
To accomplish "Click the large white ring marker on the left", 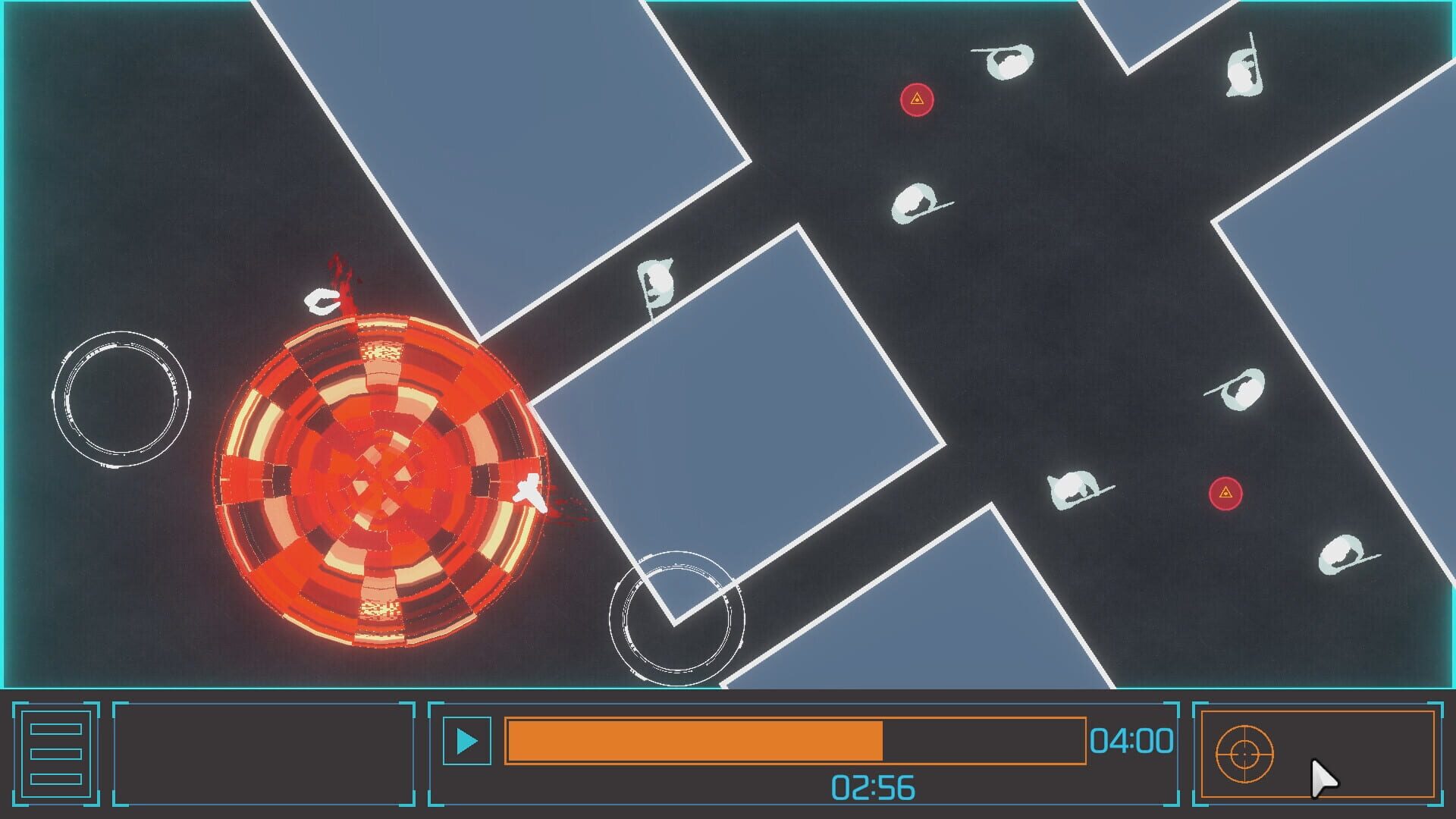I will [120, 398].
